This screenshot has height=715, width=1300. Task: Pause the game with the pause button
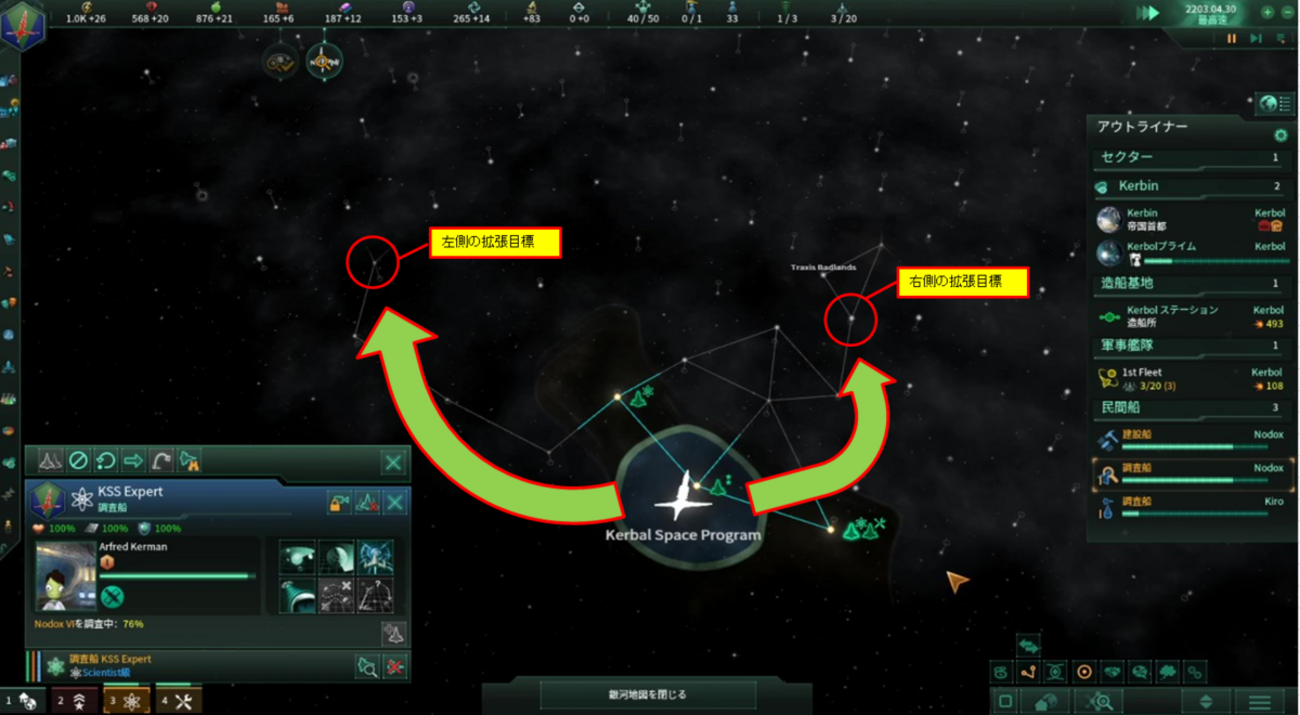[x=1232, y=39]
